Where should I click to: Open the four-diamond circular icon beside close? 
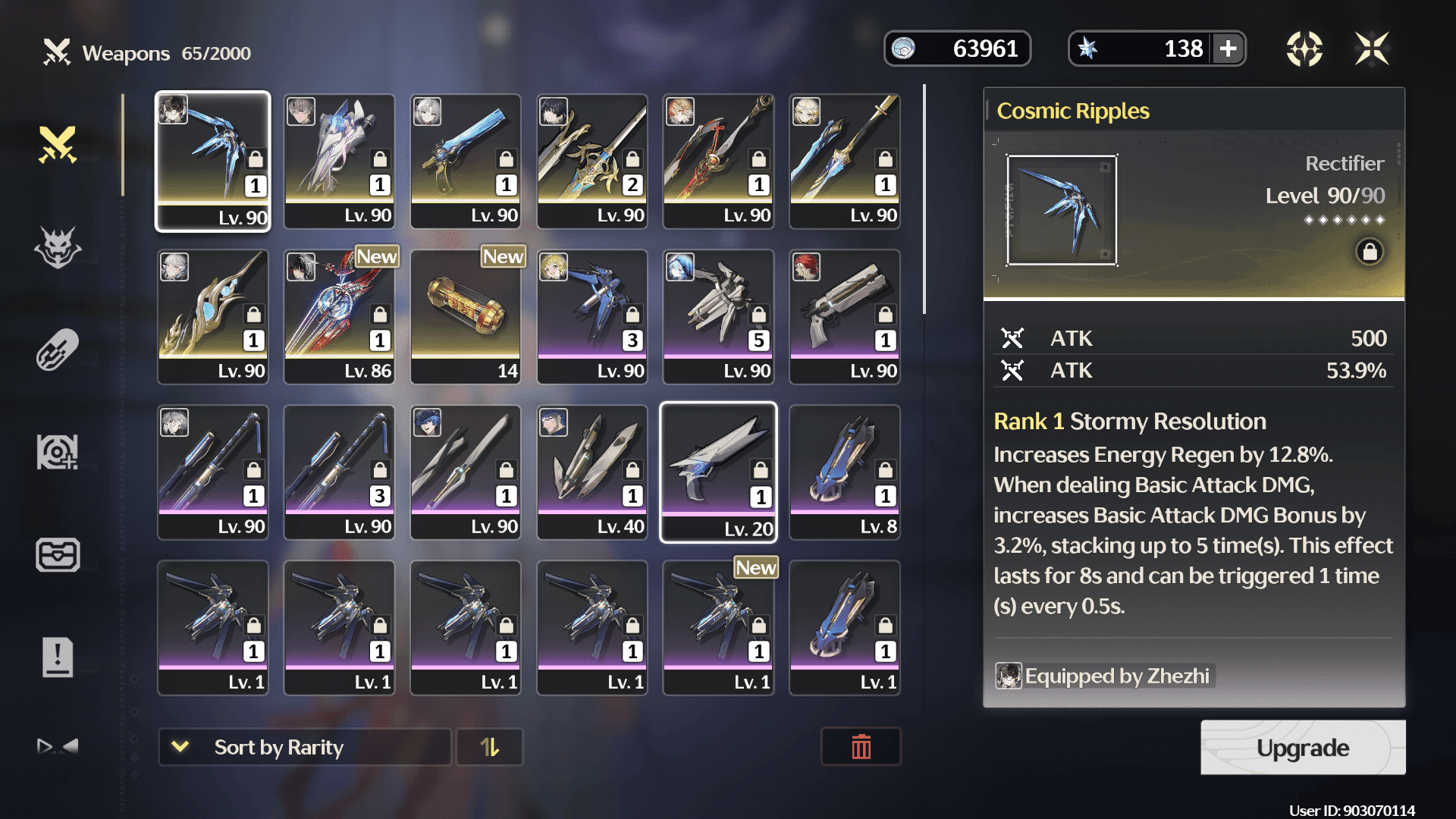click(1304, 49)
